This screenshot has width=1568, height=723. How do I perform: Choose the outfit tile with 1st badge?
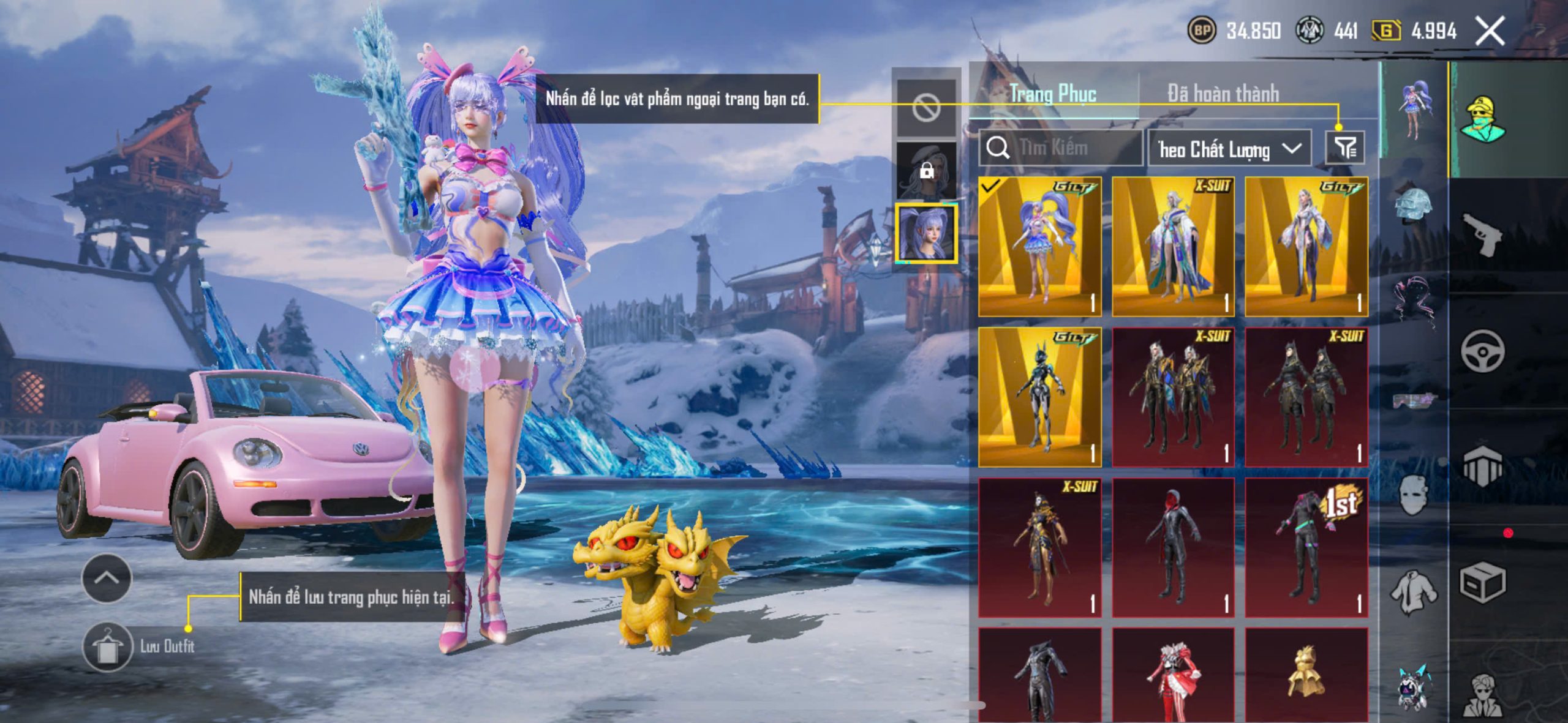coord(1306,547)
